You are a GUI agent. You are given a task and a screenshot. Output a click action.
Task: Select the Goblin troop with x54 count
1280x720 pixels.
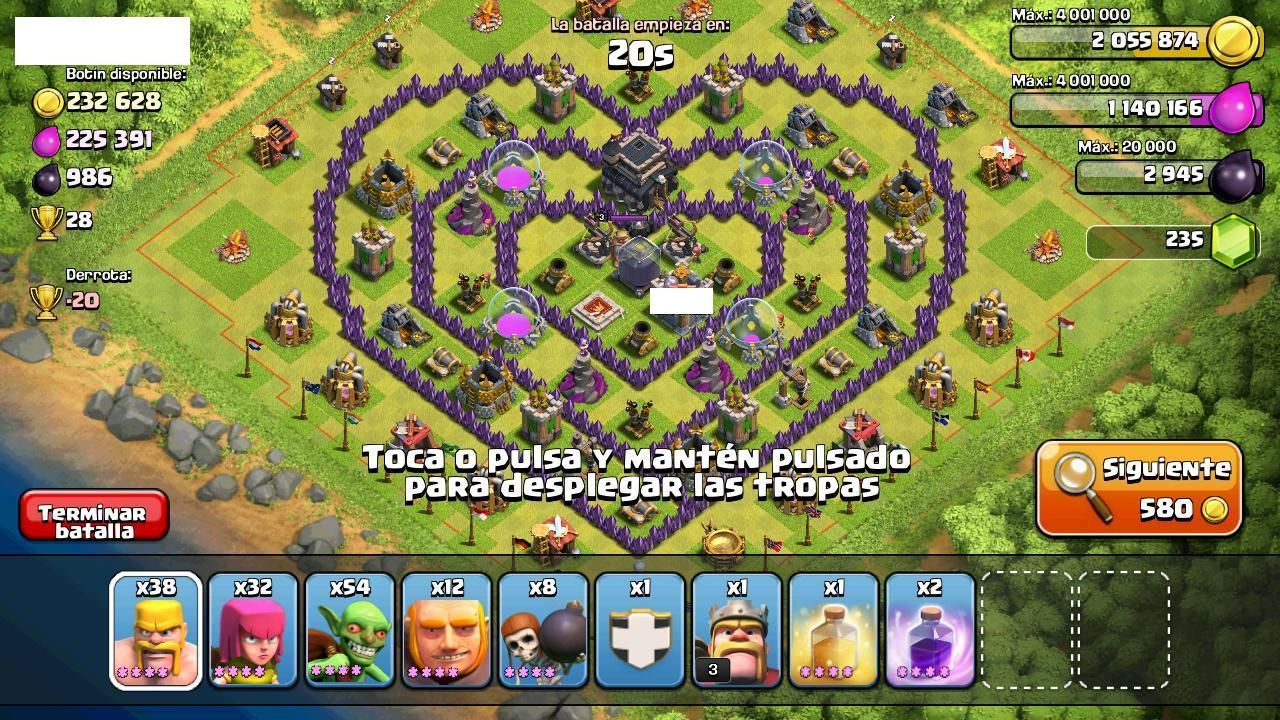click(x=348, y=628)
